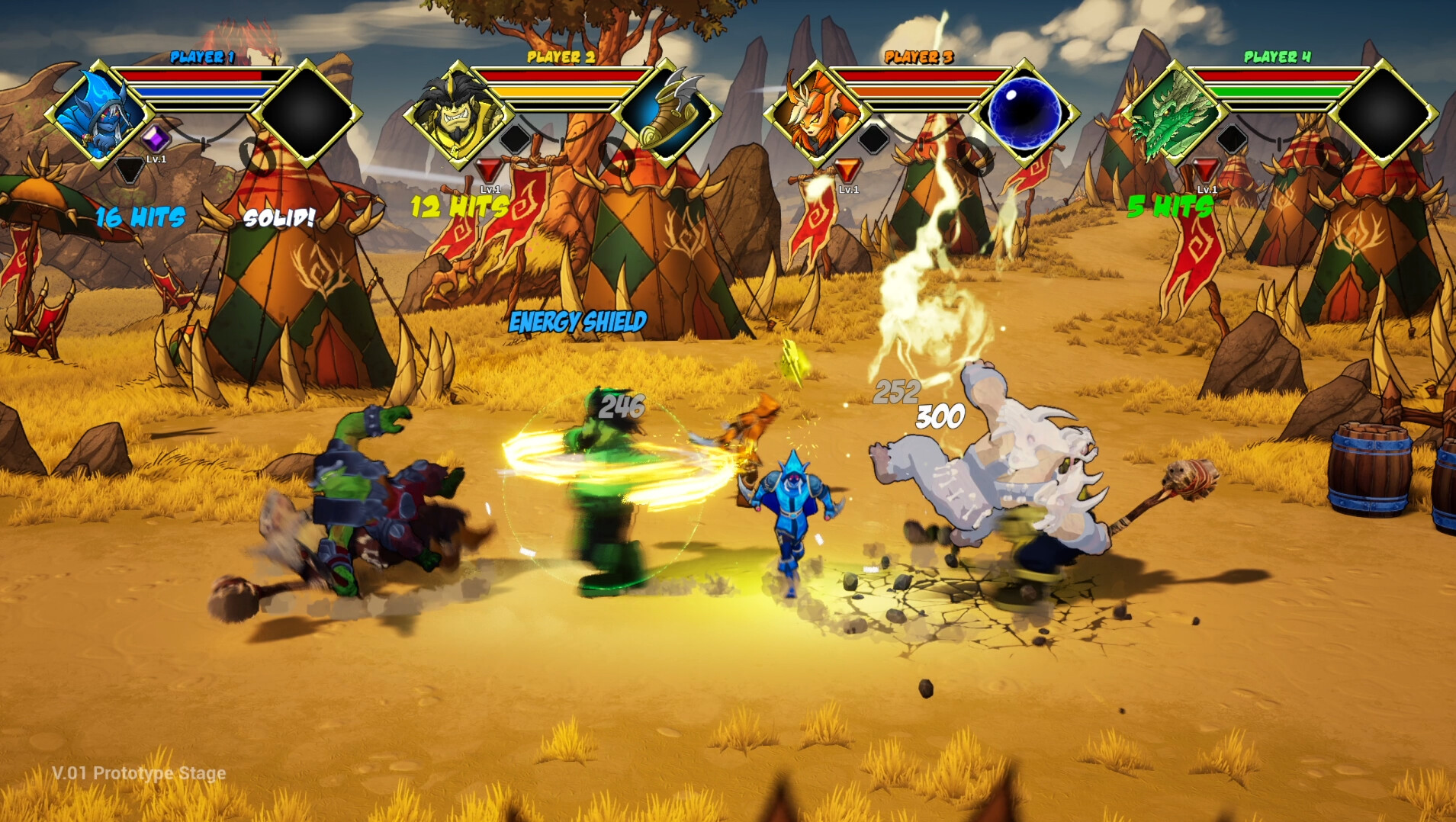Expand Player 4's empty skill diamond

click(1384, 113)
